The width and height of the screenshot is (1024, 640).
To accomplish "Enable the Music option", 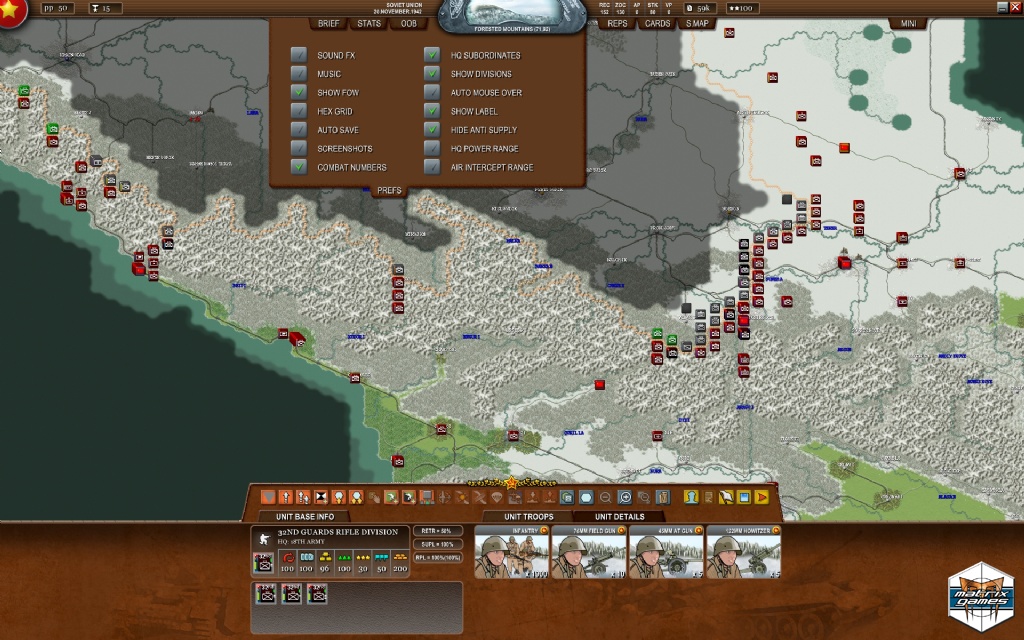I will pyautogui.click(x=298, y=74).
